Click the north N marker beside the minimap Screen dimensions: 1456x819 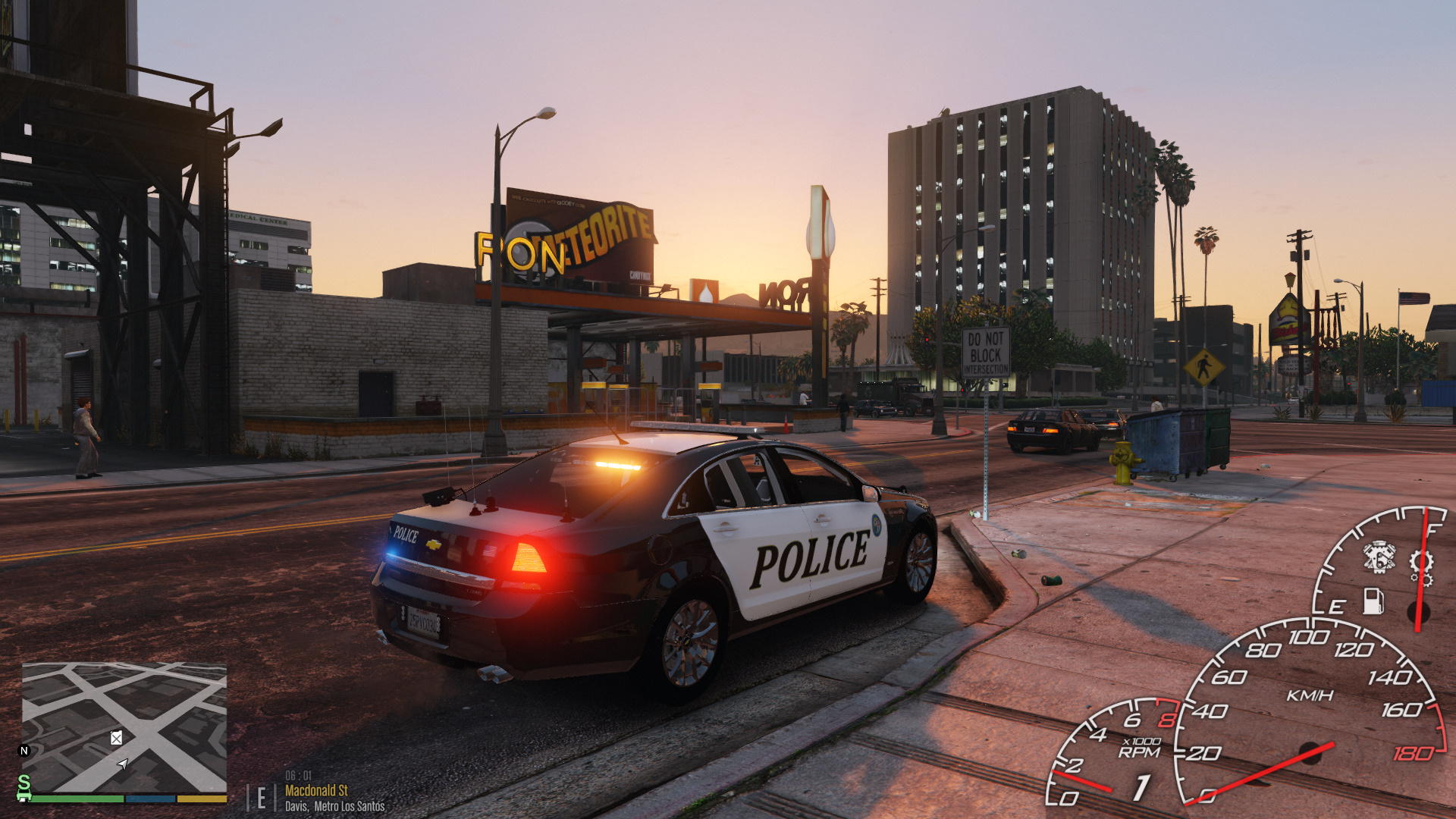coord(24,751)
